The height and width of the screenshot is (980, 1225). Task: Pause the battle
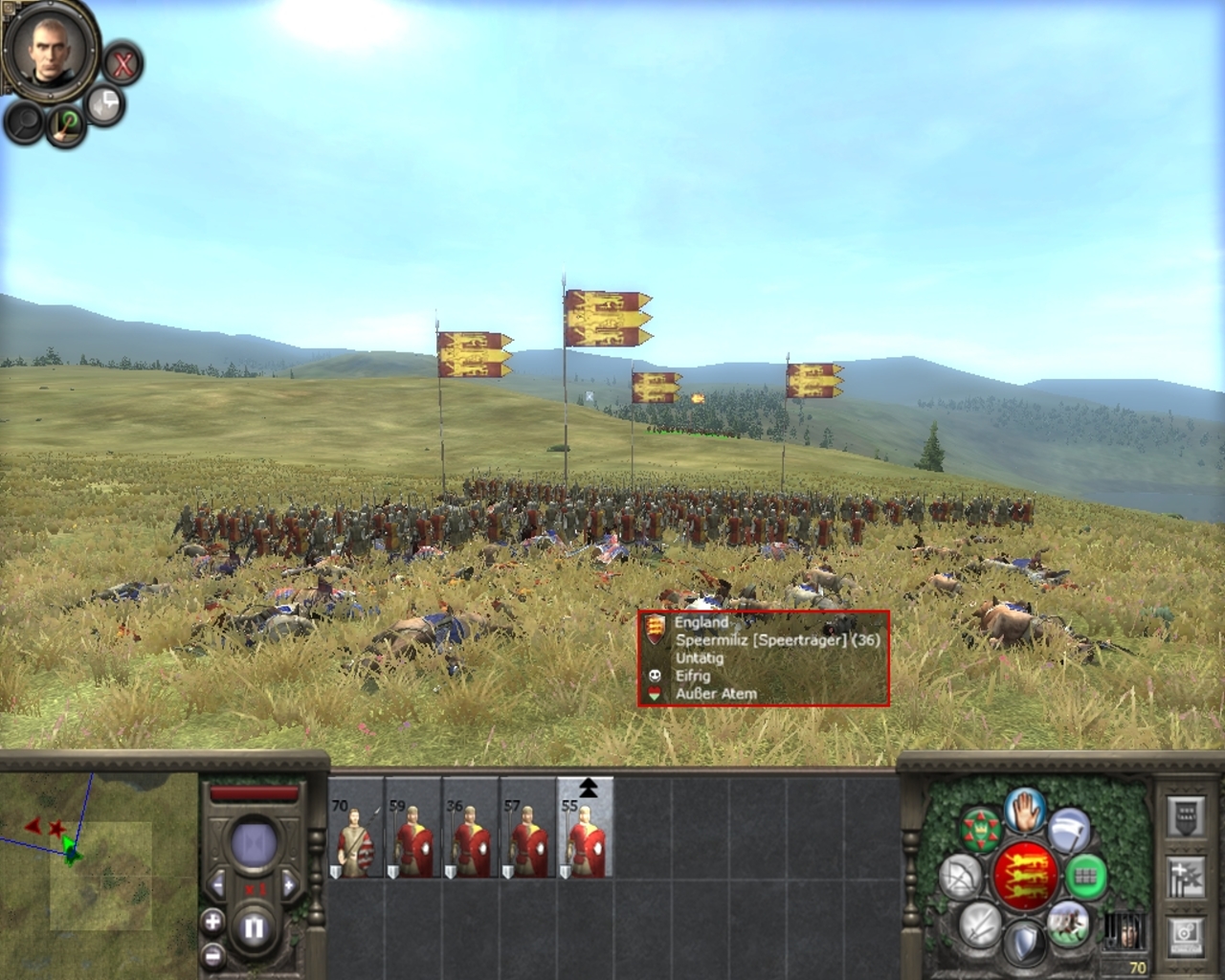[x=254, y=926]
